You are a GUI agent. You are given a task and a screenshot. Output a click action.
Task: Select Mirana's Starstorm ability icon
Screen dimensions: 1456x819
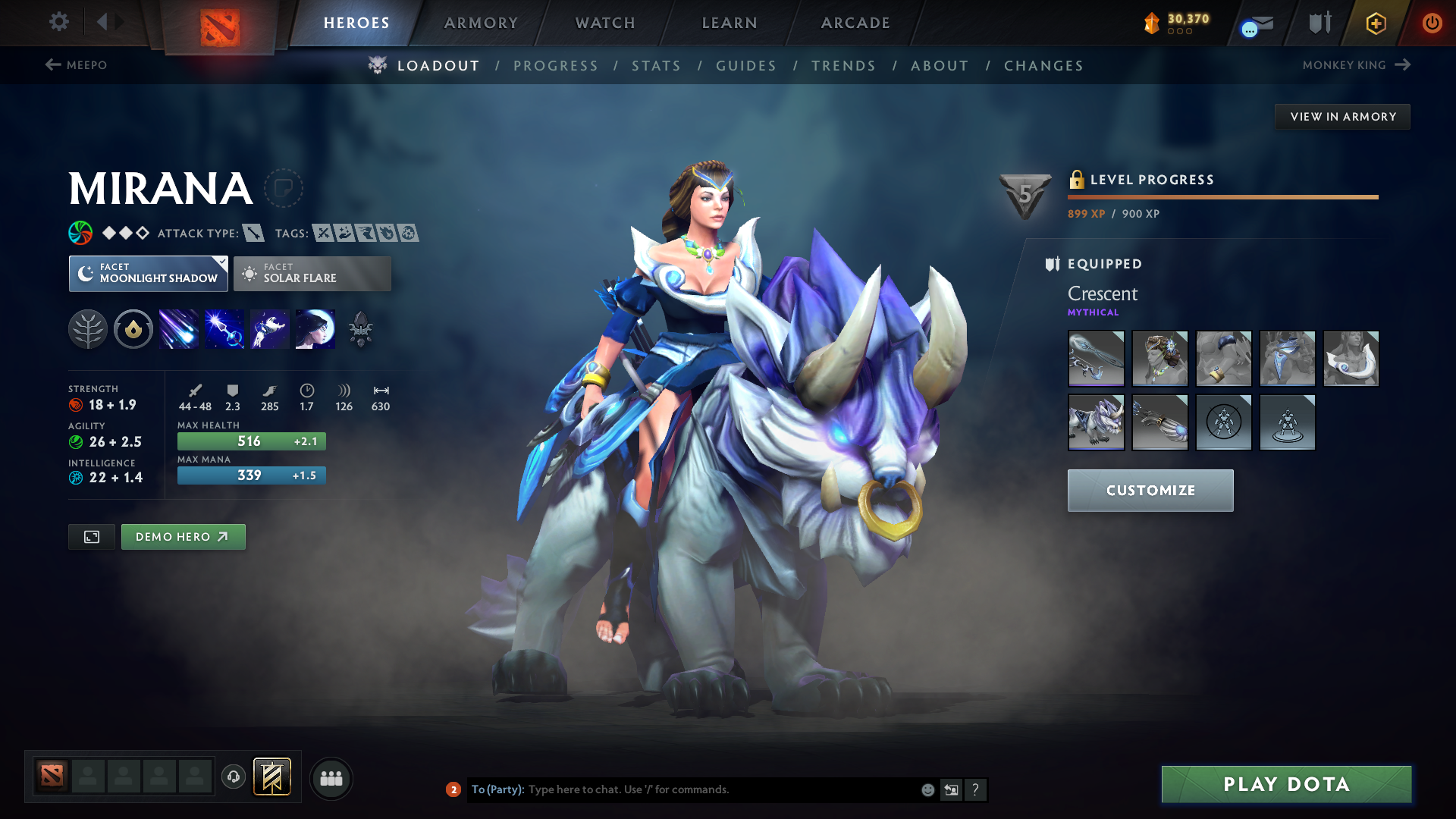[179, 329]
